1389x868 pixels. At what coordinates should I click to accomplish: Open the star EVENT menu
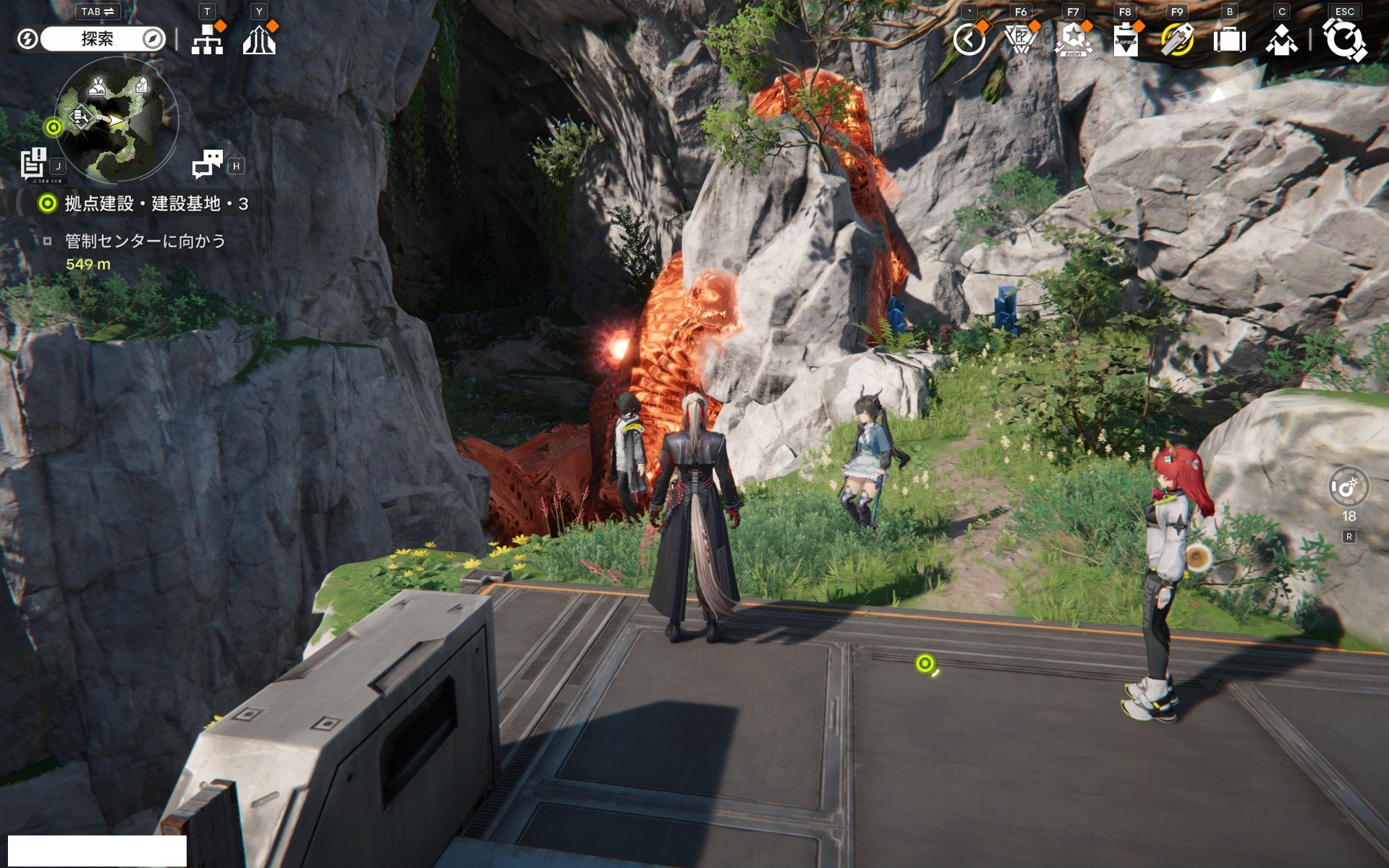point(1073,40)
